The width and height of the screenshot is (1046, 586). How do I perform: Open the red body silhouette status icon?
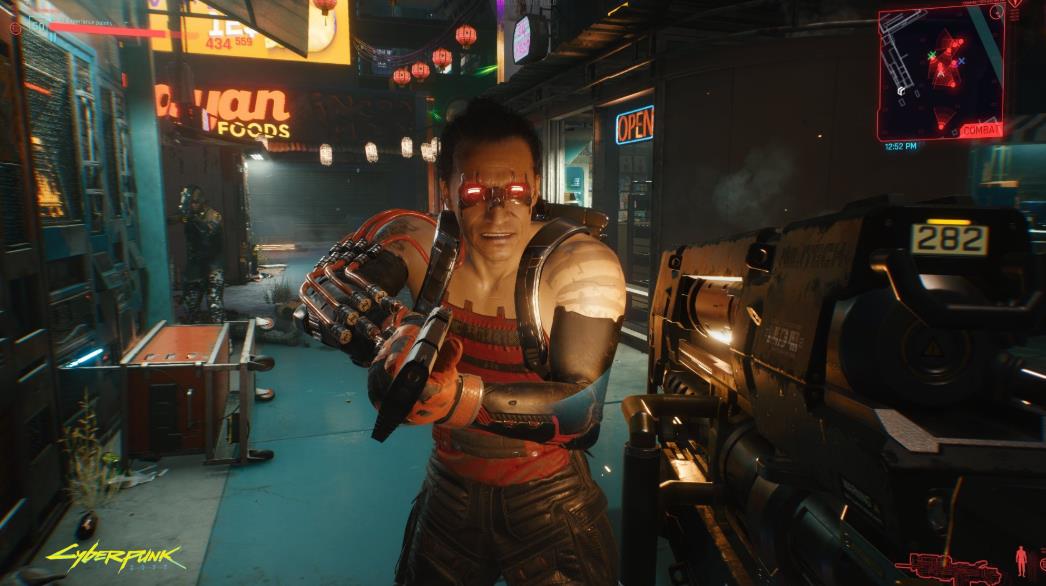pos(1021,560)
